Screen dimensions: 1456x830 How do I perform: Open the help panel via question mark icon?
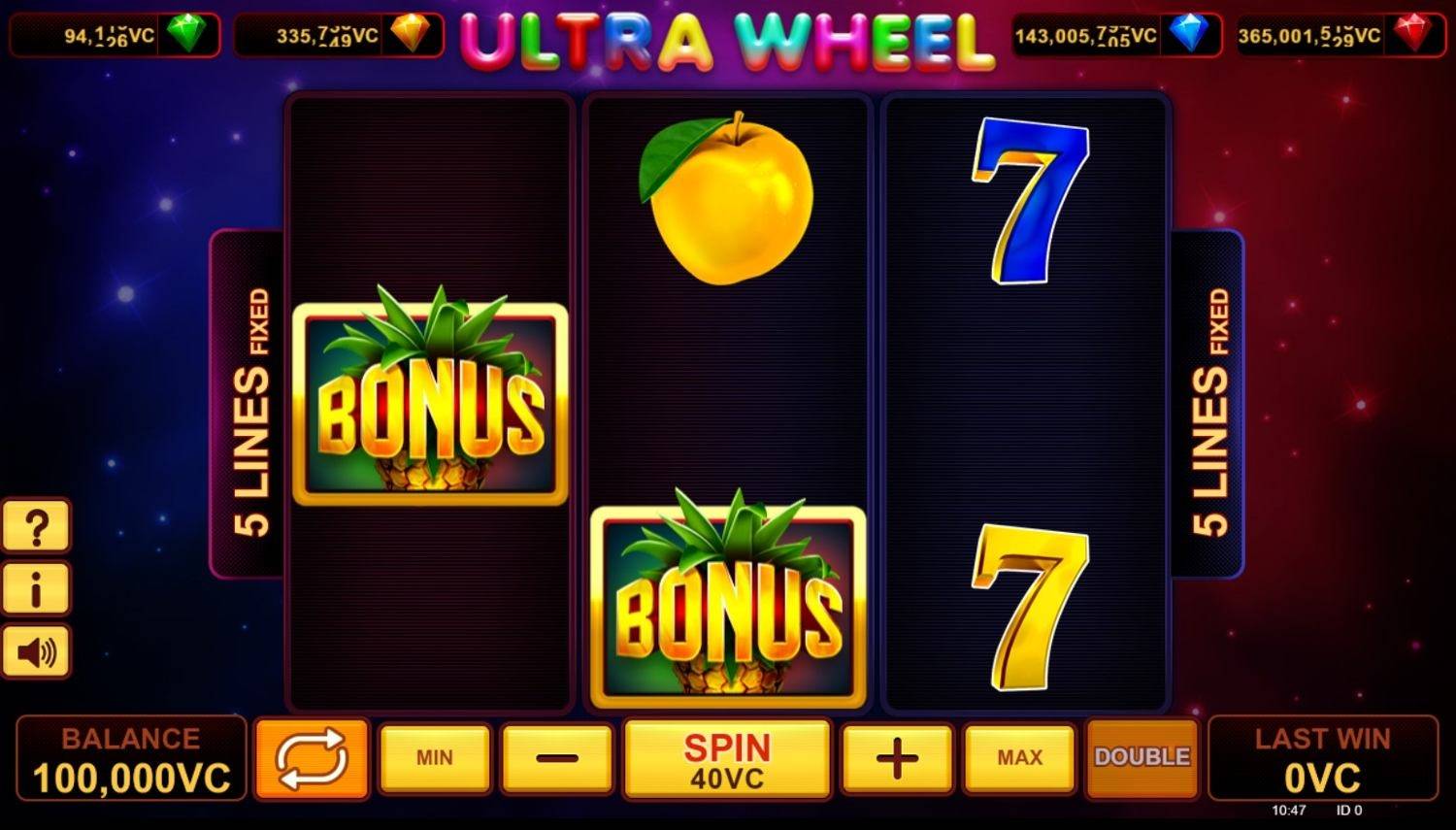point(37,525)
